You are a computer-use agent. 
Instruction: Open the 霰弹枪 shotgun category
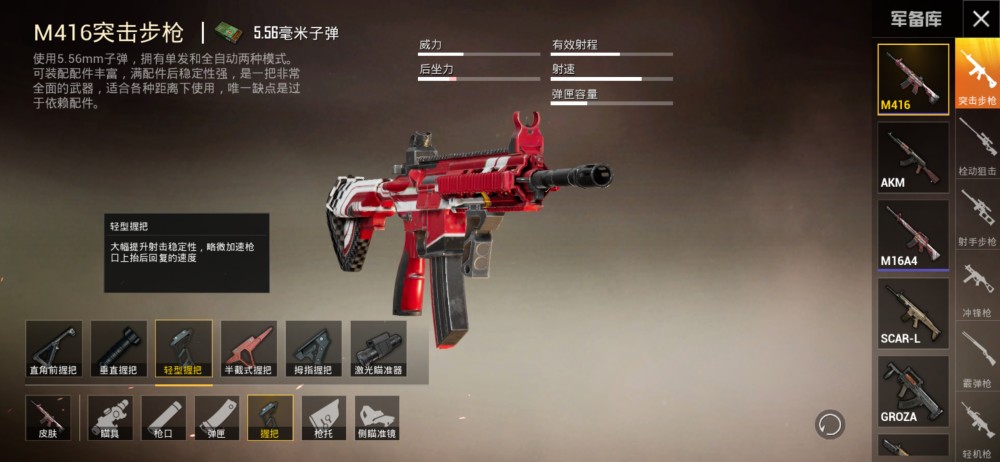977,359
